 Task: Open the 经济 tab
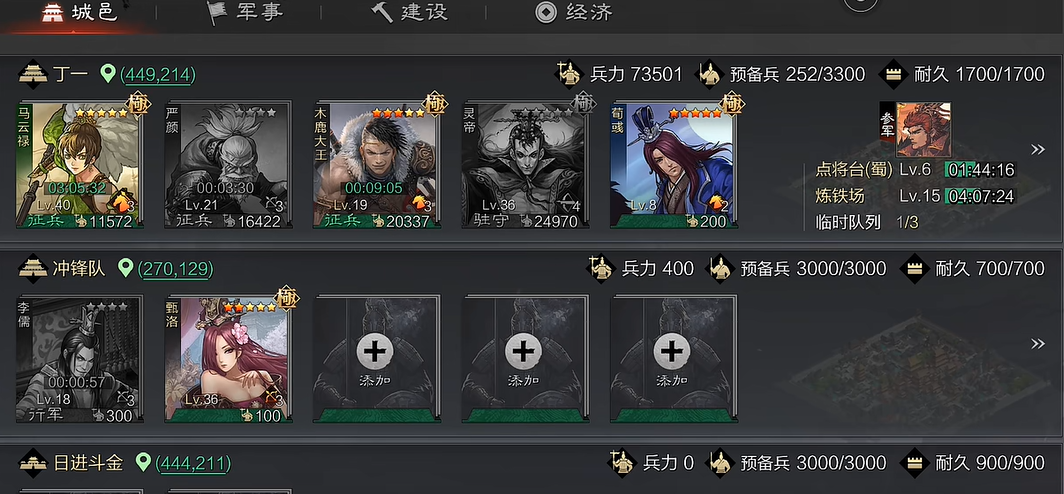point(573,13)
